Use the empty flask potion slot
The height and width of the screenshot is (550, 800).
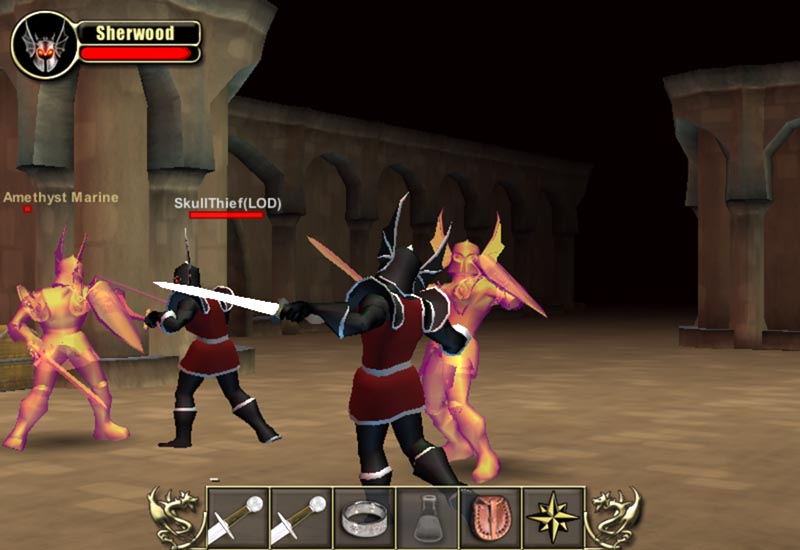(x=427, y=517)
